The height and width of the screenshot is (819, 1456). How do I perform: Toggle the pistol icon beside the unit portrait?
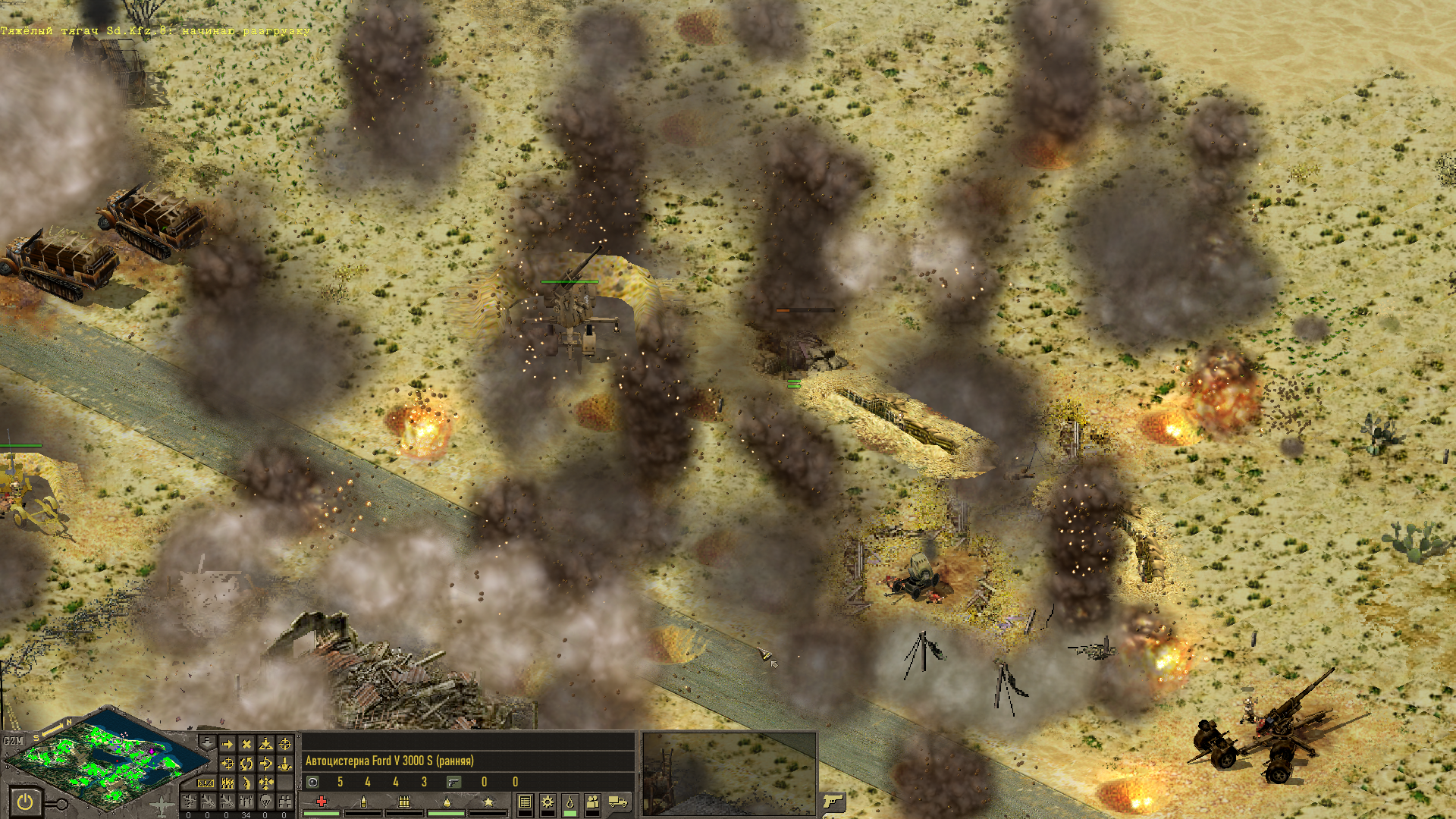(x=833, y=801)
